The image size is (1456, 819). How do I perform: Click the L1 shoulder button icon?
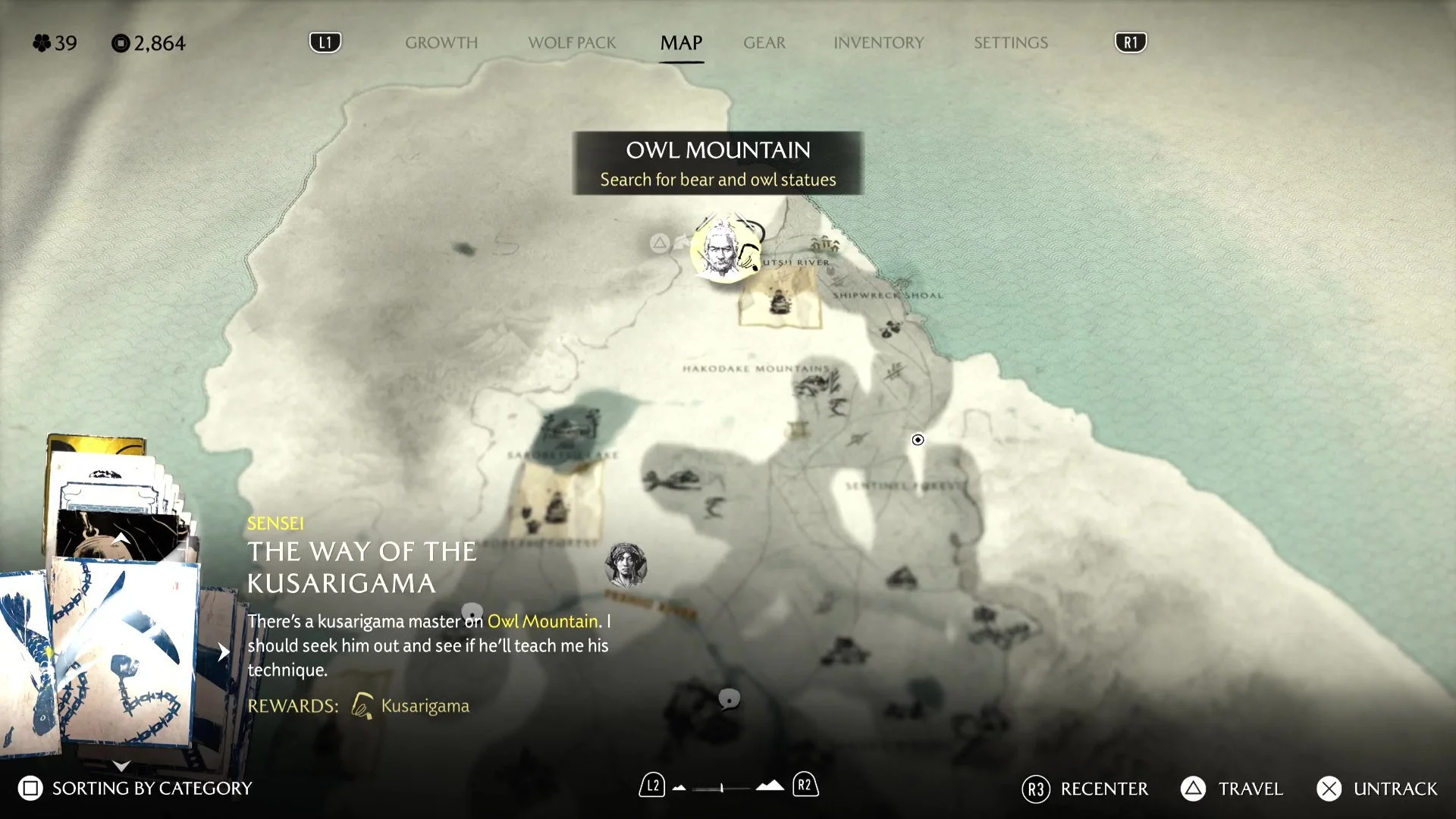325,42
